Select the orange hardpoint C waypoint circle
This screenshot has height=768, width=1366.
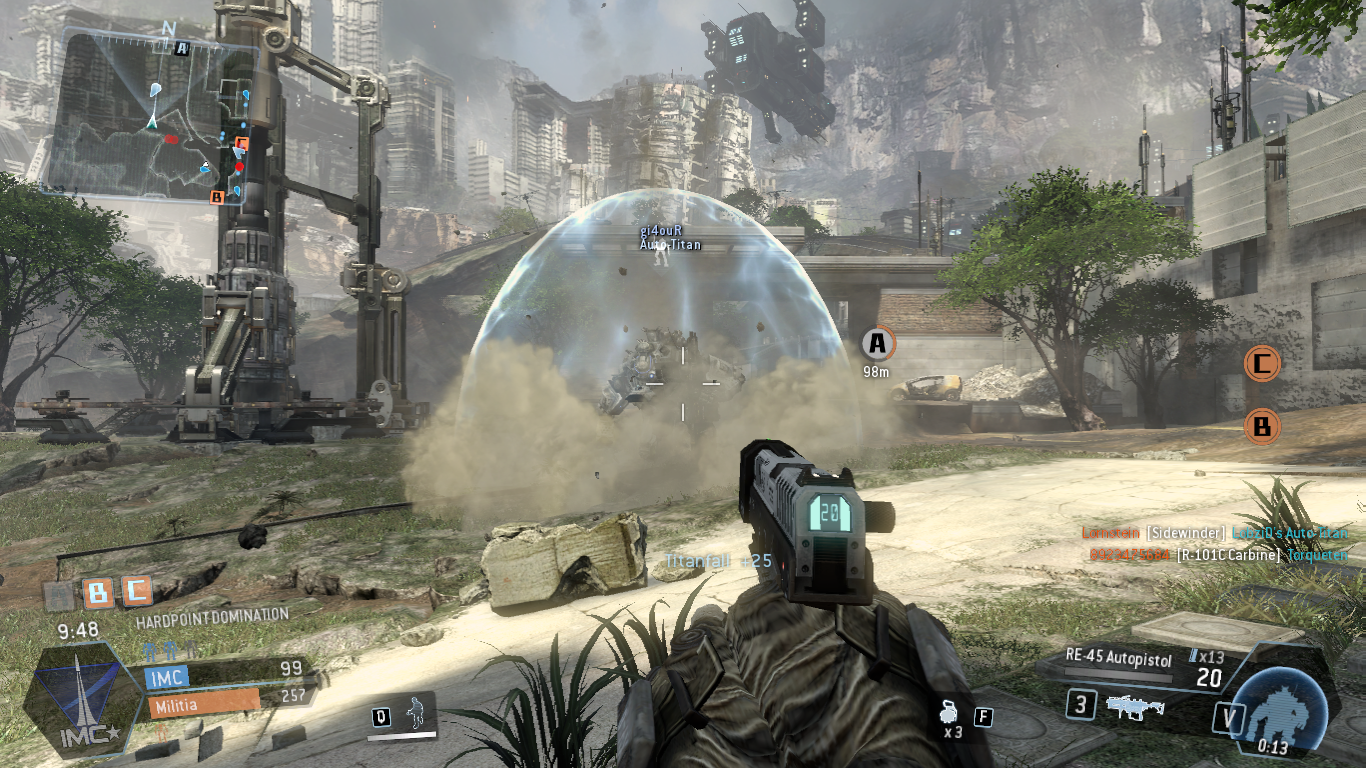(x=1262, y=363)
